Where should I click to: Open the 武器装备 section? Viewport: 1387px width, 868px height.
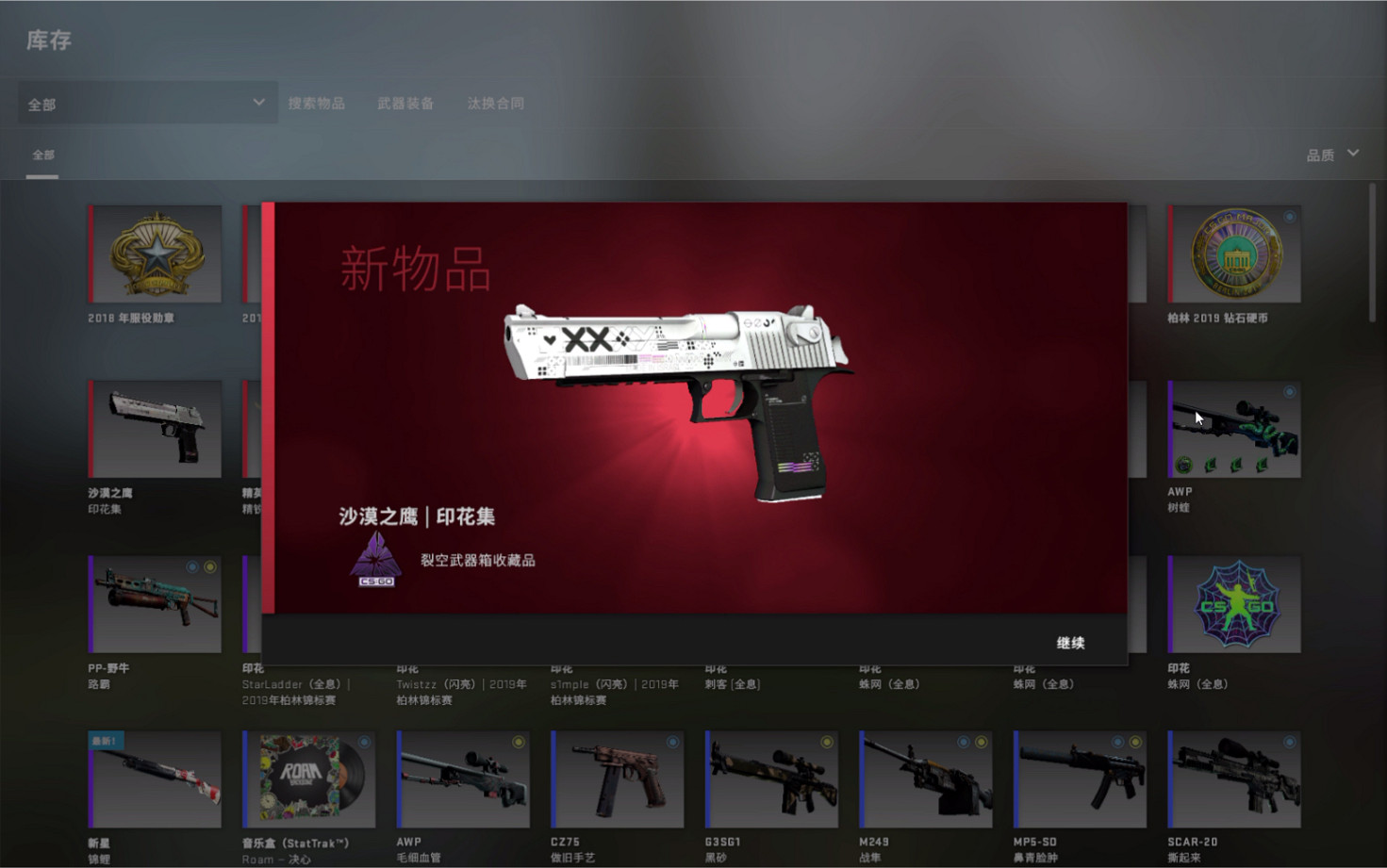click(x=405, y=103)
